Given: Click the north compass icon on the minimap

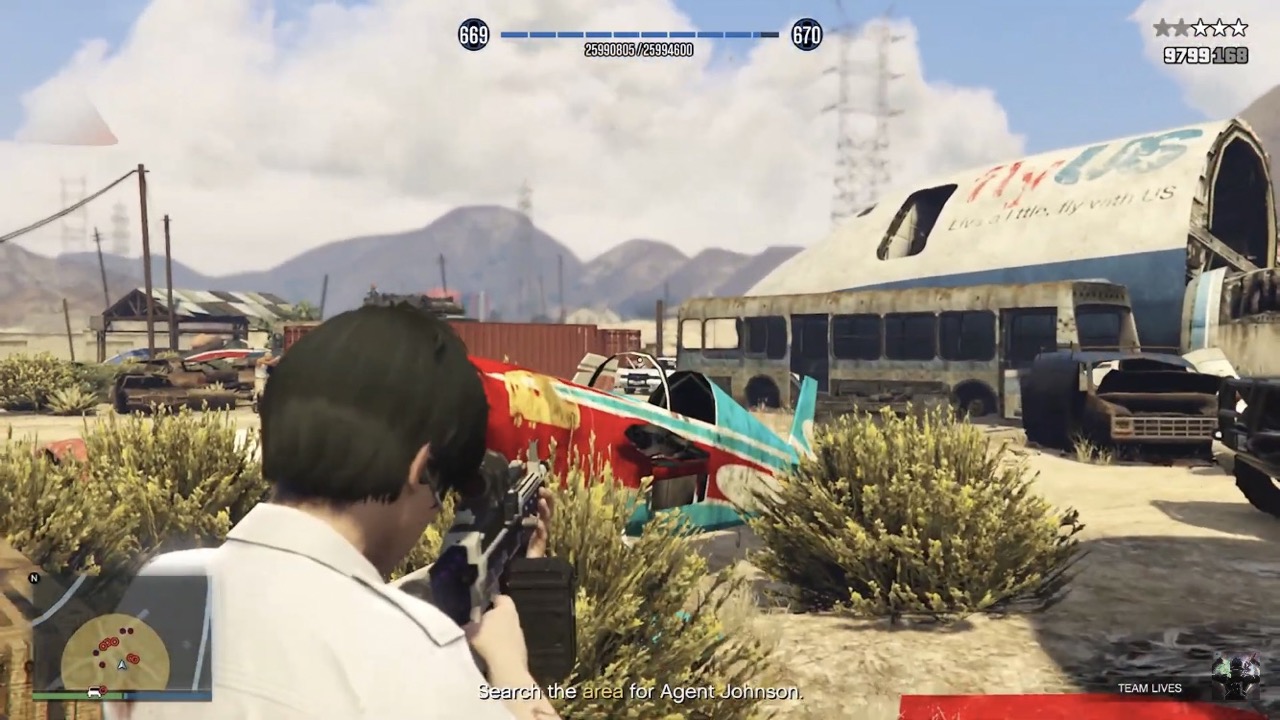Looking at the screenshot, I should point(33,578).
